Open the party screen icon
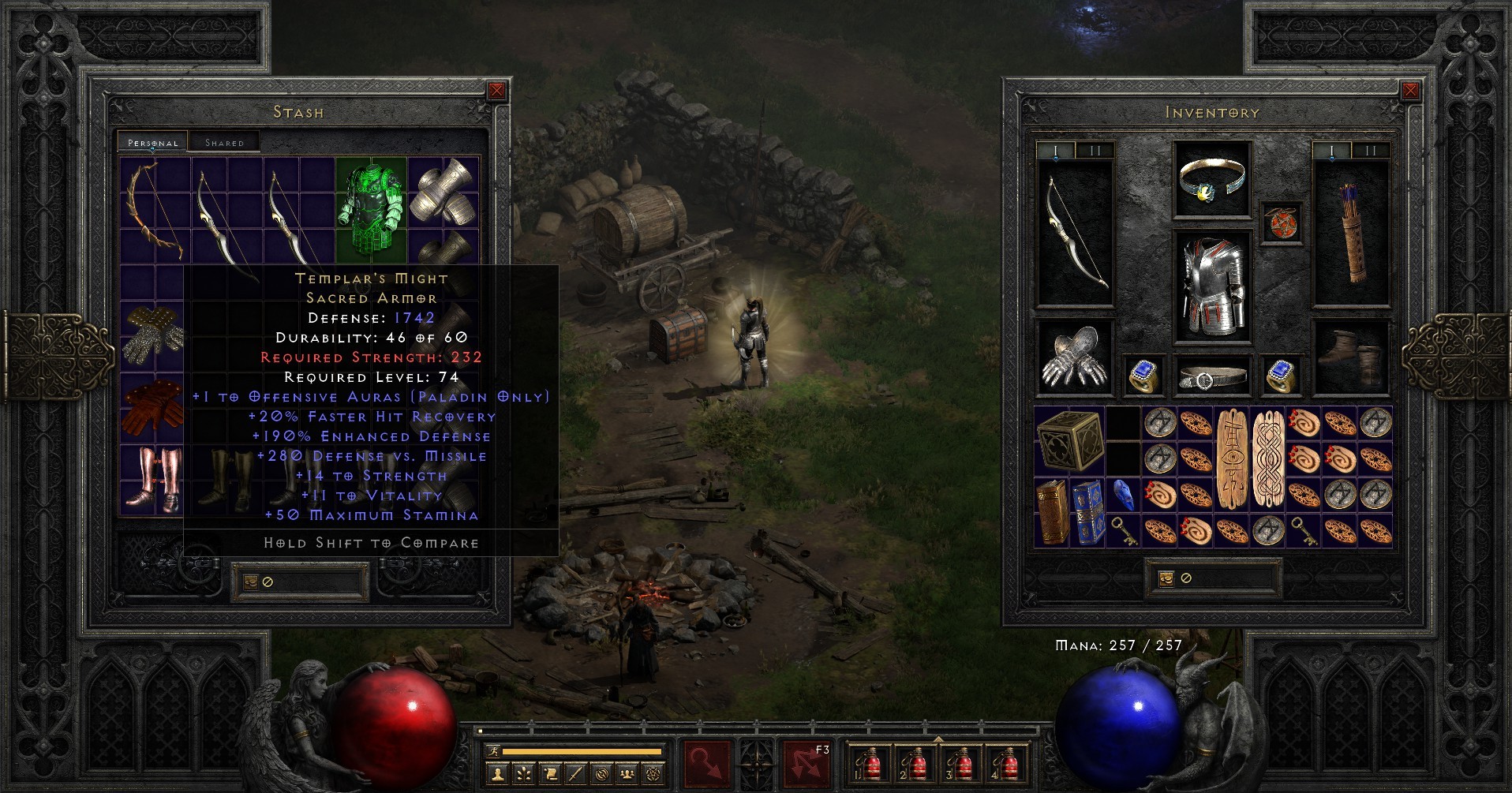This screenshot has width=1512, height=793. coord(626,774)
